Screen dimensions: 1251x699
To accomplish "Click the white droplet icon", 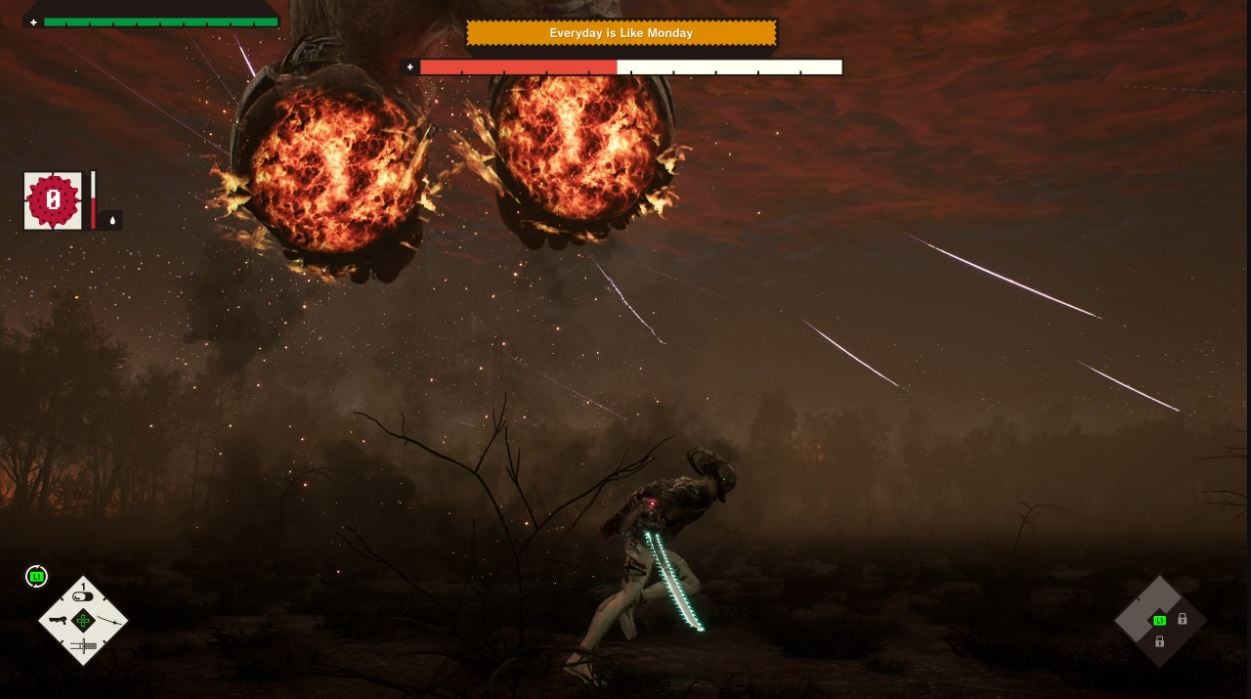I will click(x=112, y=220).
